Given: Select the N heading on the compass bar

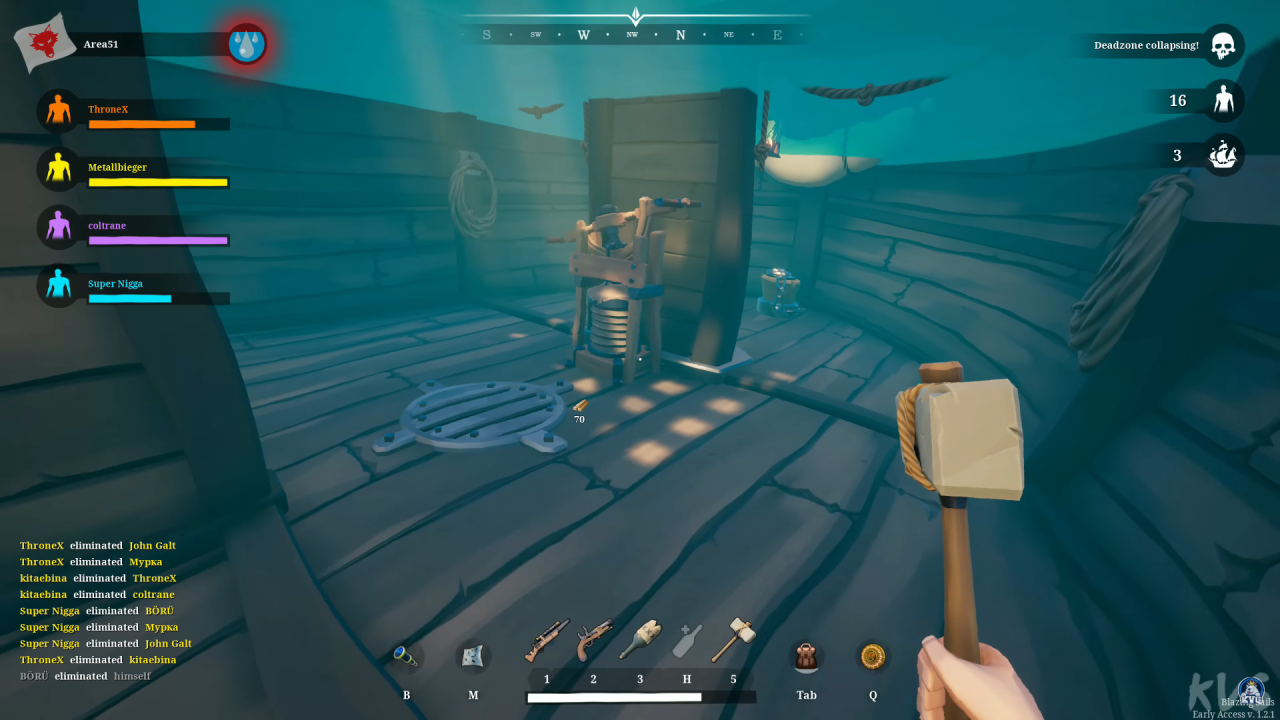Looking at the screenshot, I should coord(679,33).
